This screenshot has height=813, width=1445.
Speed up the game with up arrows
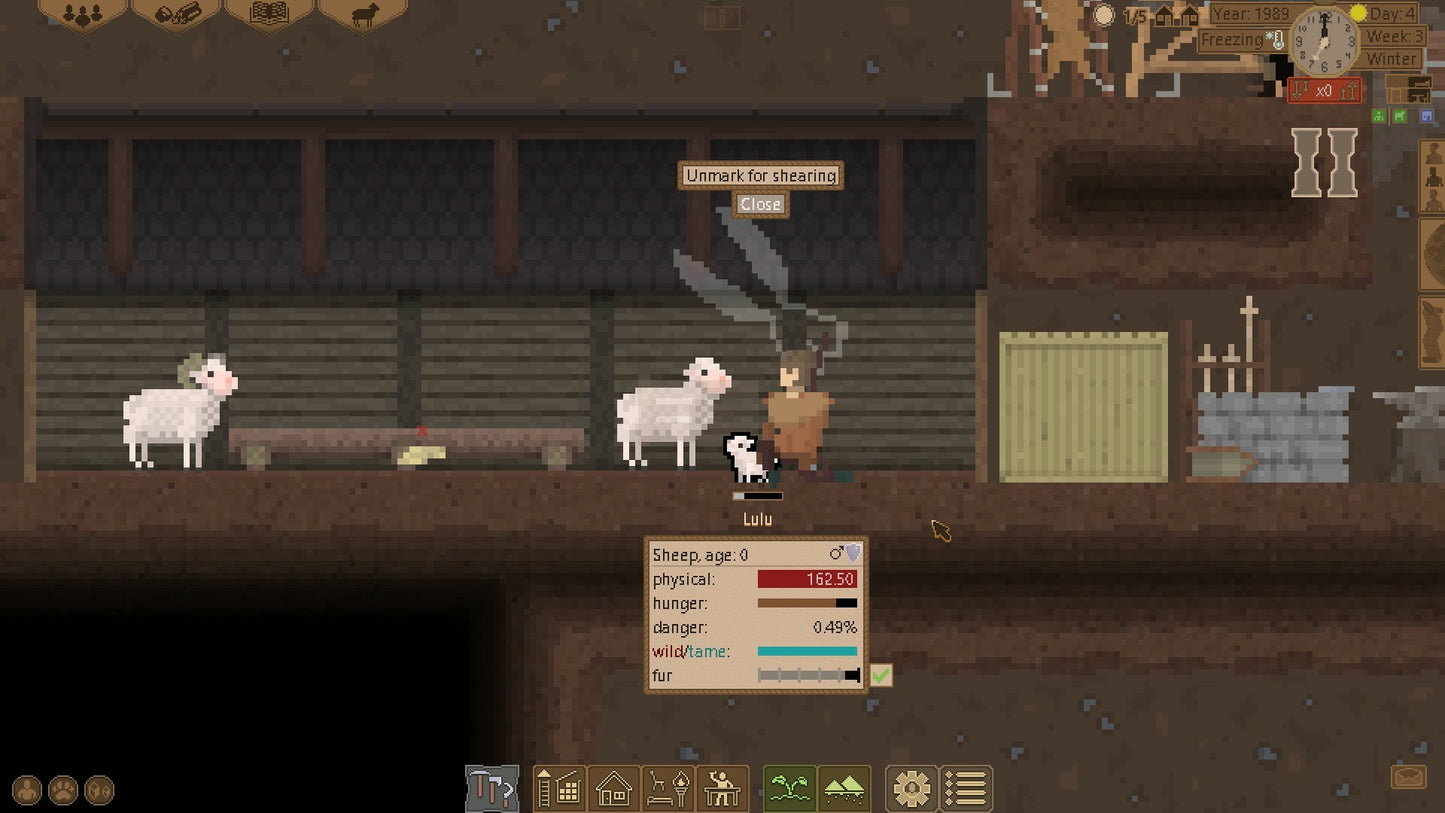1348,91
